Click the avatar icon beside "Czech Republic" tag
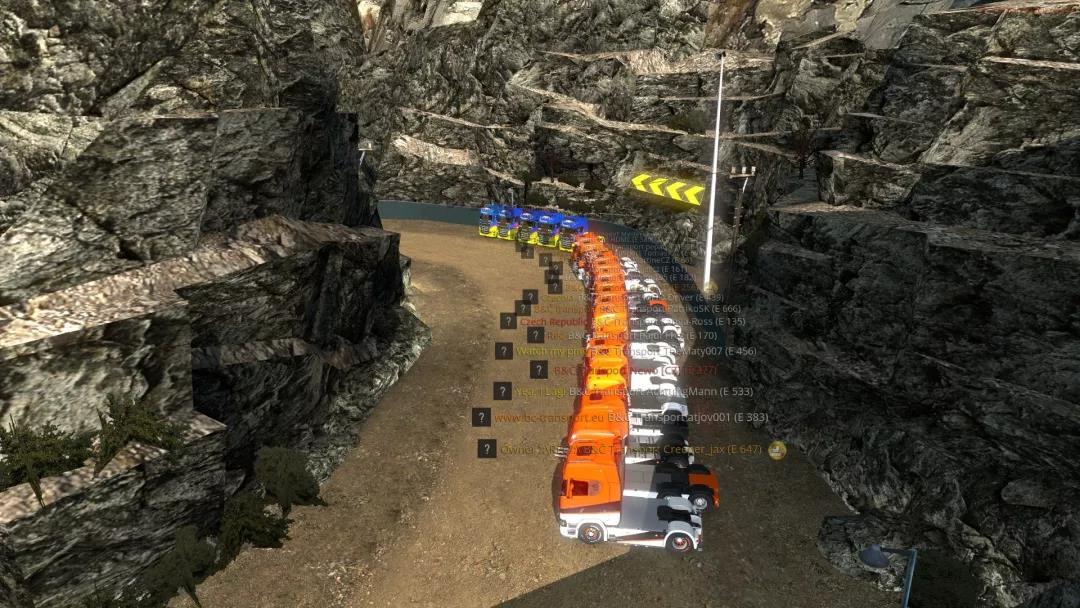The height and width of the screenshot is (608, 1080). pyautogui.click(x=509, y=321)
